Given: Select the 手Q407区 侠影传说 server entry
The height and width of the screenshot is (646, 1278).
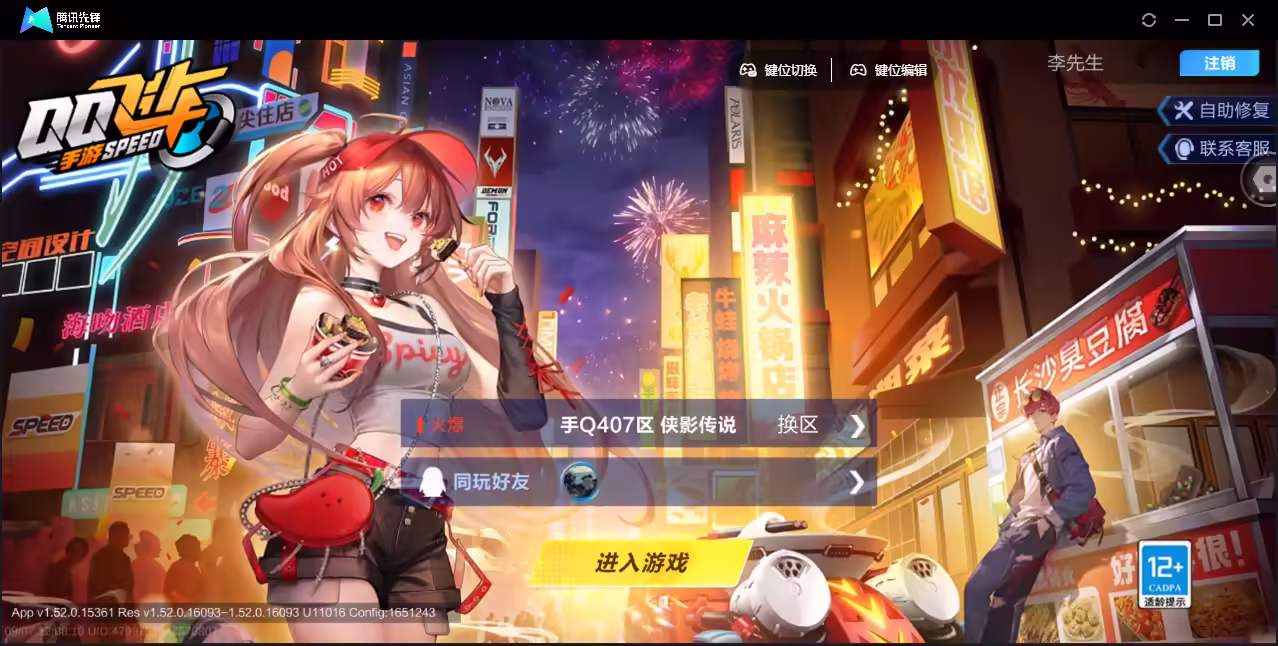Looking at the screenshot, I should tap(647, 425).
